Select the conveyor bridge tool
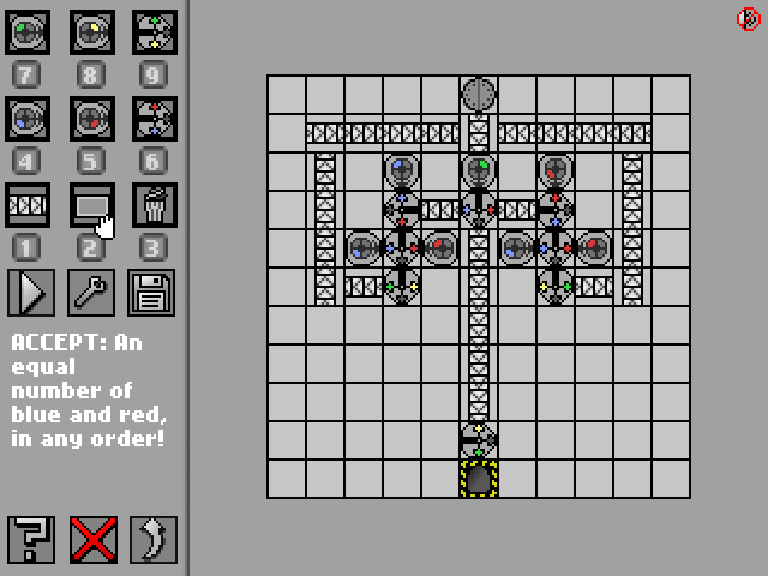This screenshot has height=577, width=768. (91, 205)
